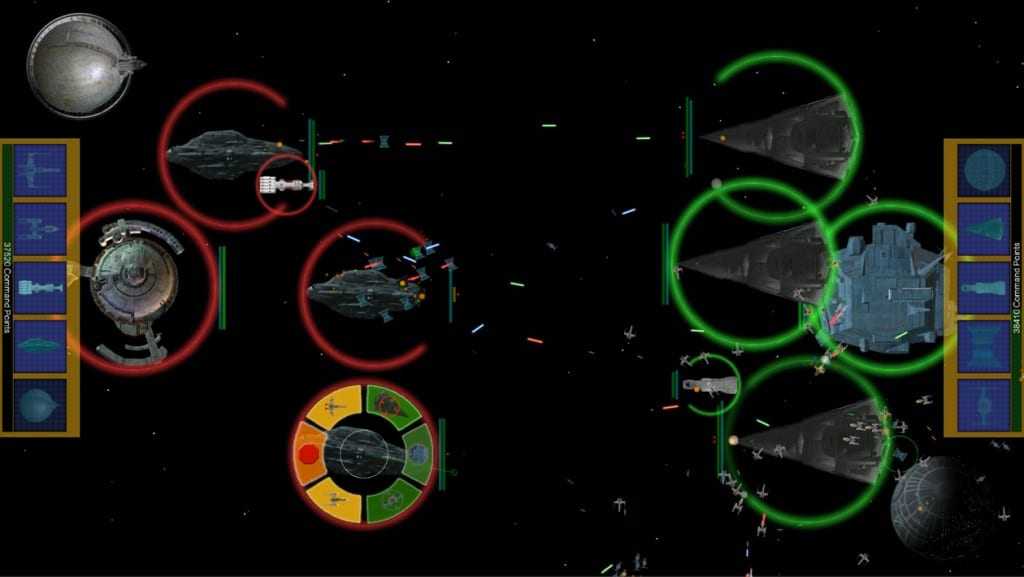Activate the green radial segment with dark red icon
The height and width of the screenshot is (577, 1024).
(389, 405)
